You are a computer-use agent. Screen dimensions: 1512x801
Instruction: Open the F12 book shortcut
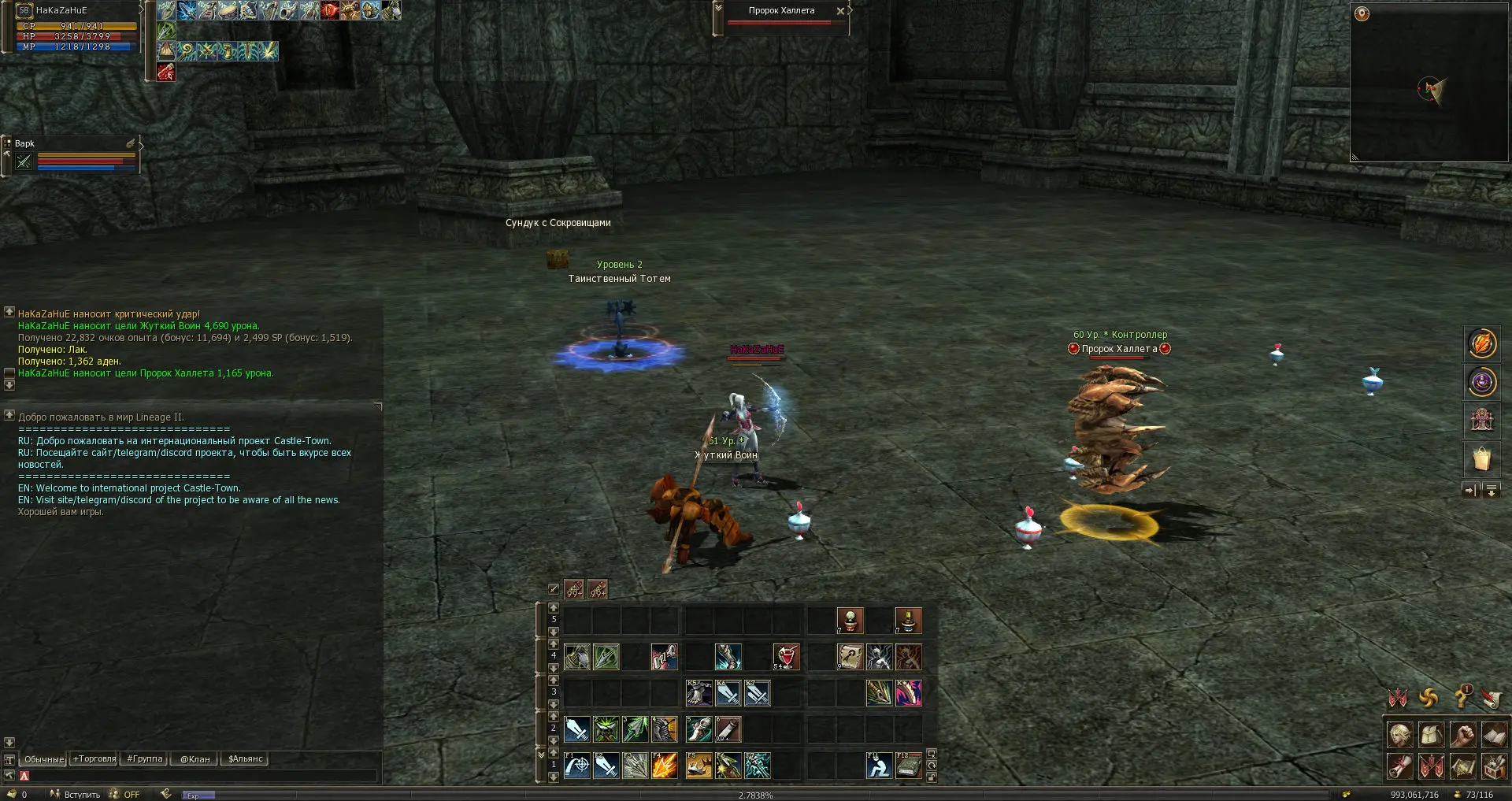click(x=908, y=766)
